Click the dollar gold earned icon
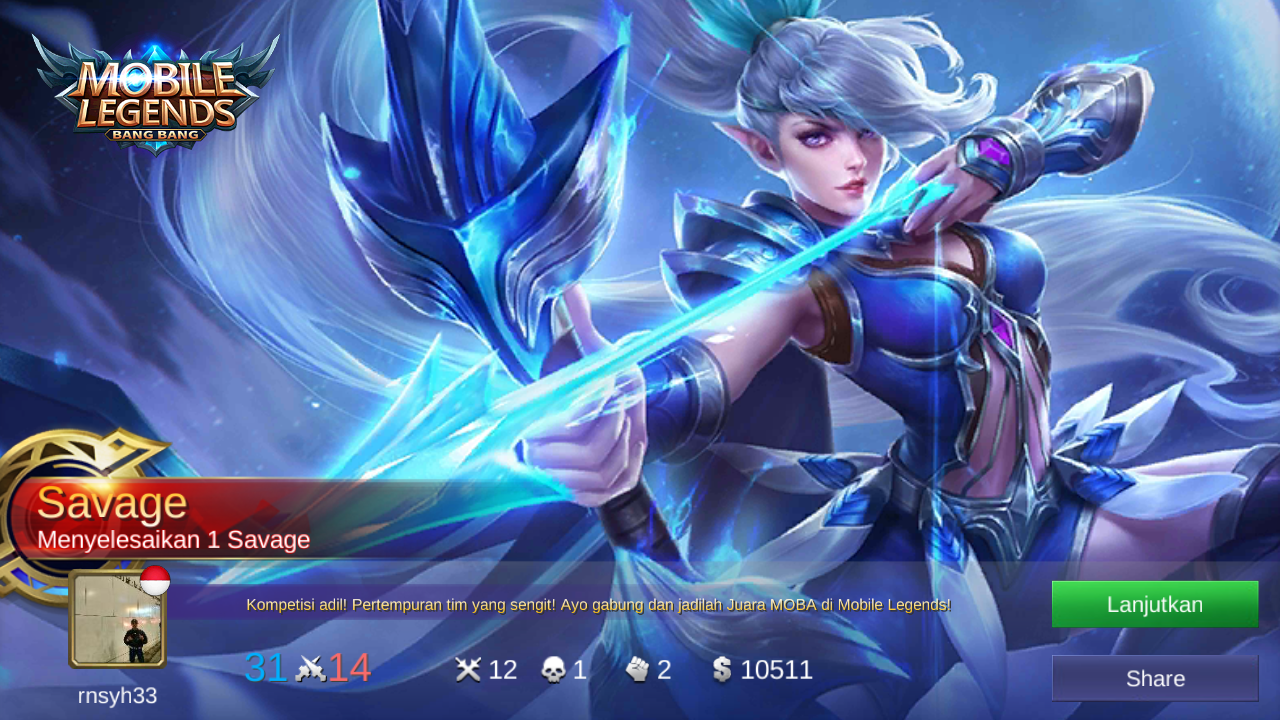This screenshot has height=720, width=1280. [722, 668]
